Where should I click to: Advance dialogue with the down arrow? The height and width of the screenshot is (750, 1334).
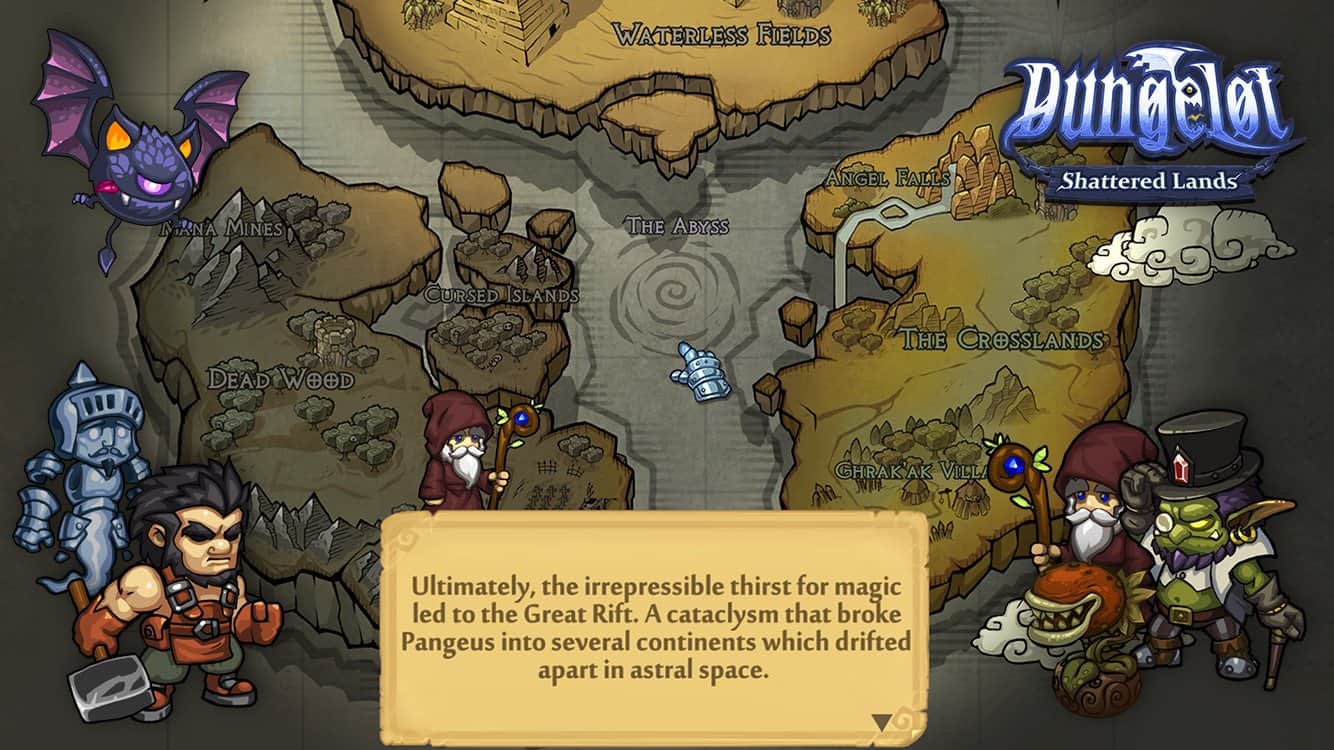click(x=881, y=721)
